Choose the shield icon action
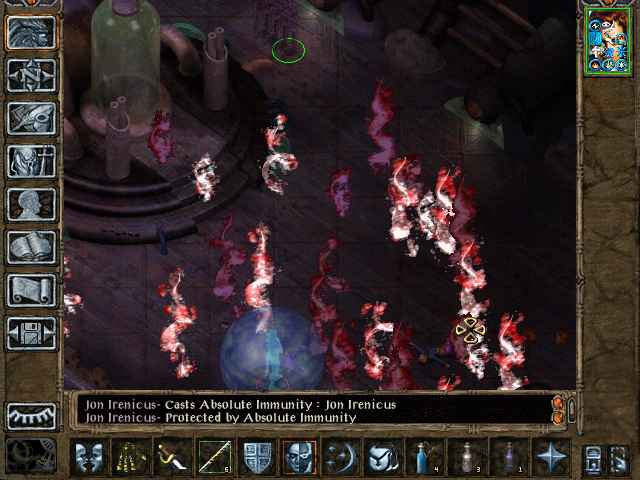 click(x=257, y=457)
